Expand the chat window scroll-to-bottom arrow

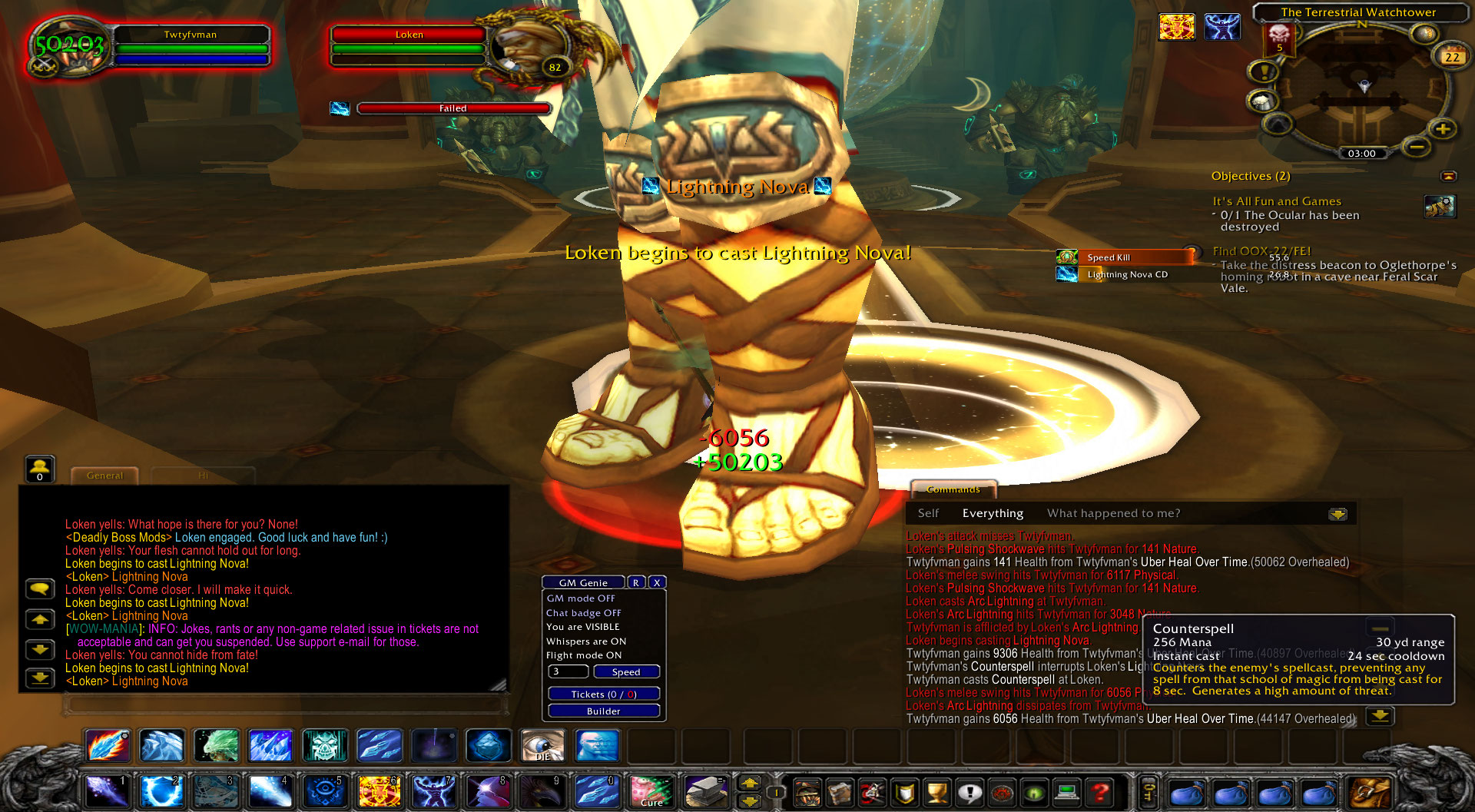(x=40, y=678)
